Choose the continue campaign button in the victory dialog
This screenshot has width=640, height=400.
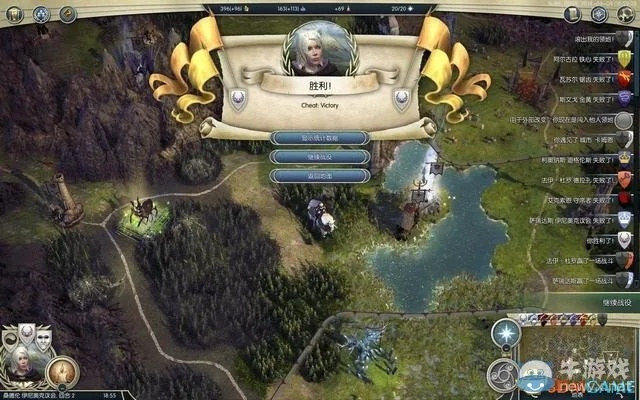(x=319, y=156)
